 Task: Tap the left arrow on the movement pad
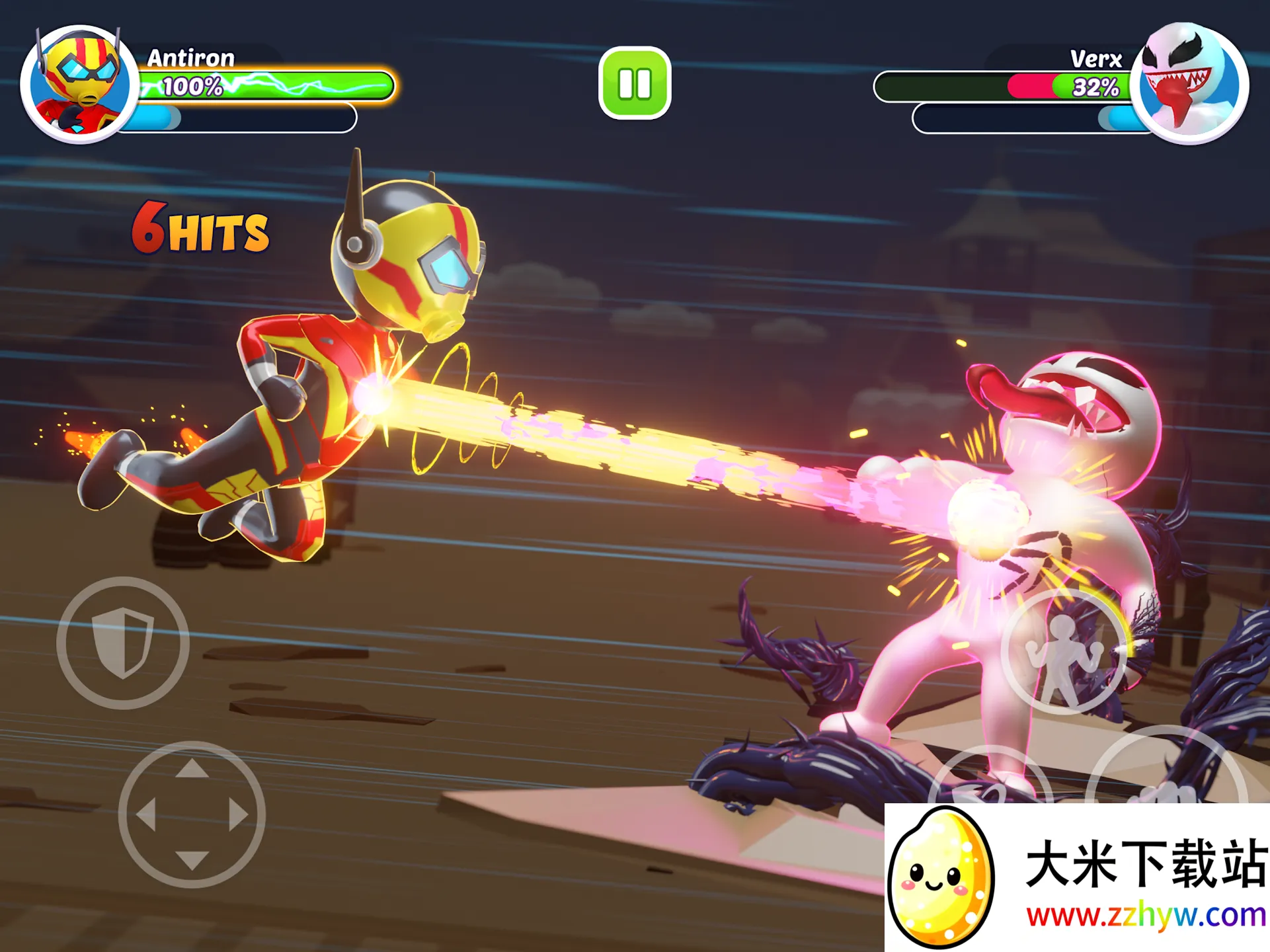coord(145,814)
